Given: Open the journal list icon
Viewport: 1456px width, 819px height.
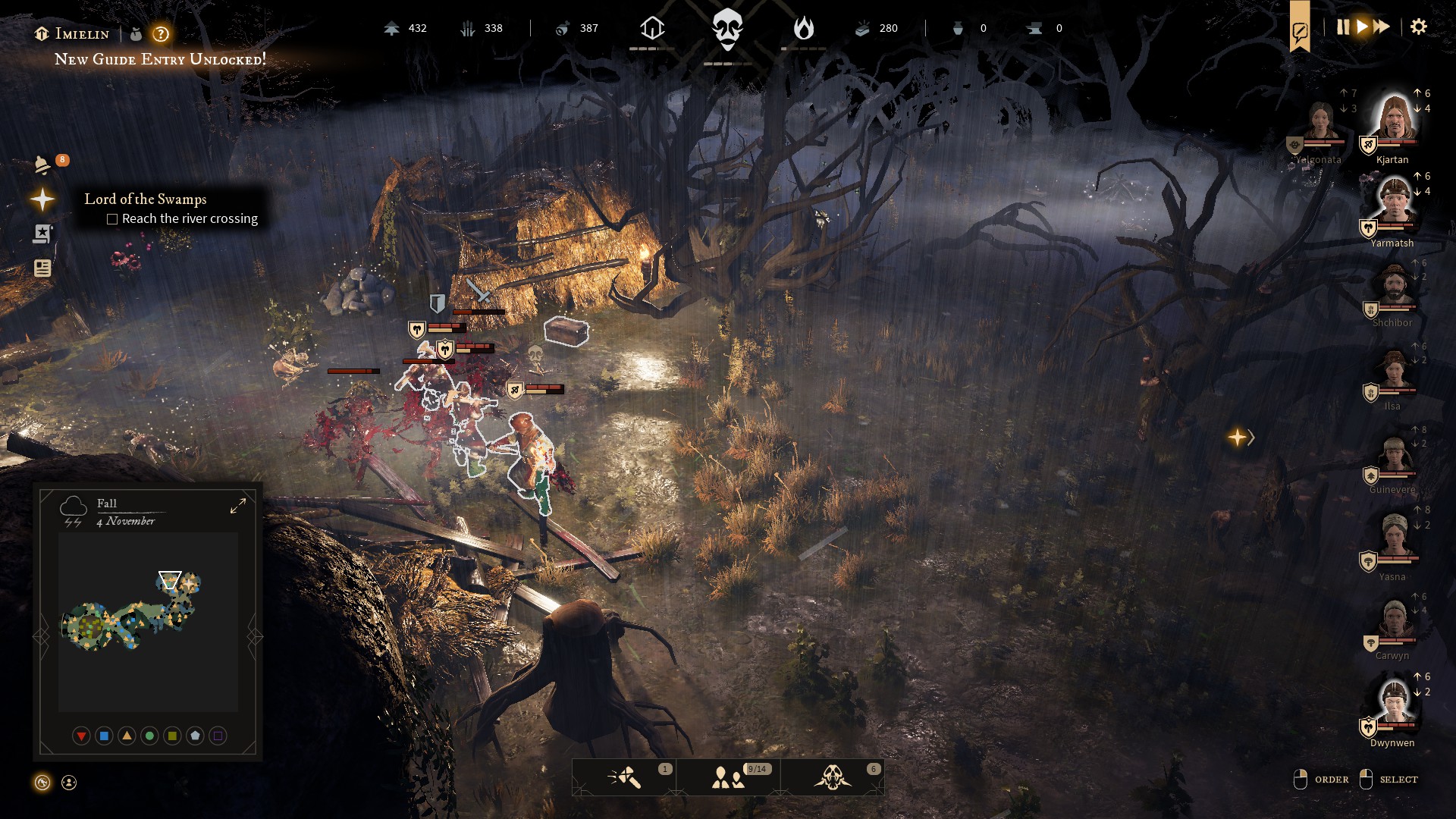Looking at the screenshot, I should [42, 268].
